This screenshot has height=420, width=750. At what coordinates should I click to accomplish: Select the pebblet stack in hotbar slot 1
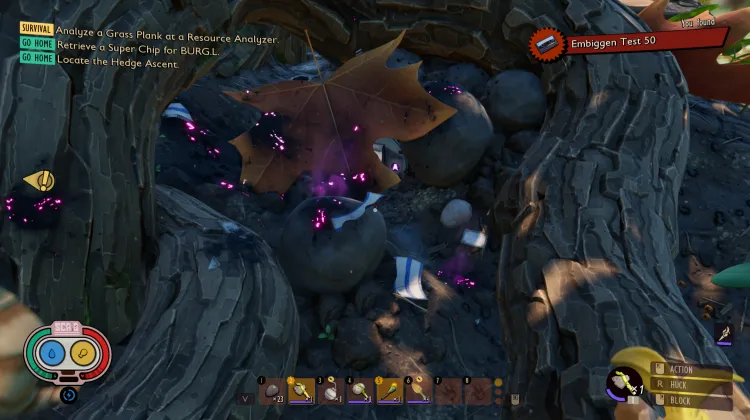tap(271, 390)
